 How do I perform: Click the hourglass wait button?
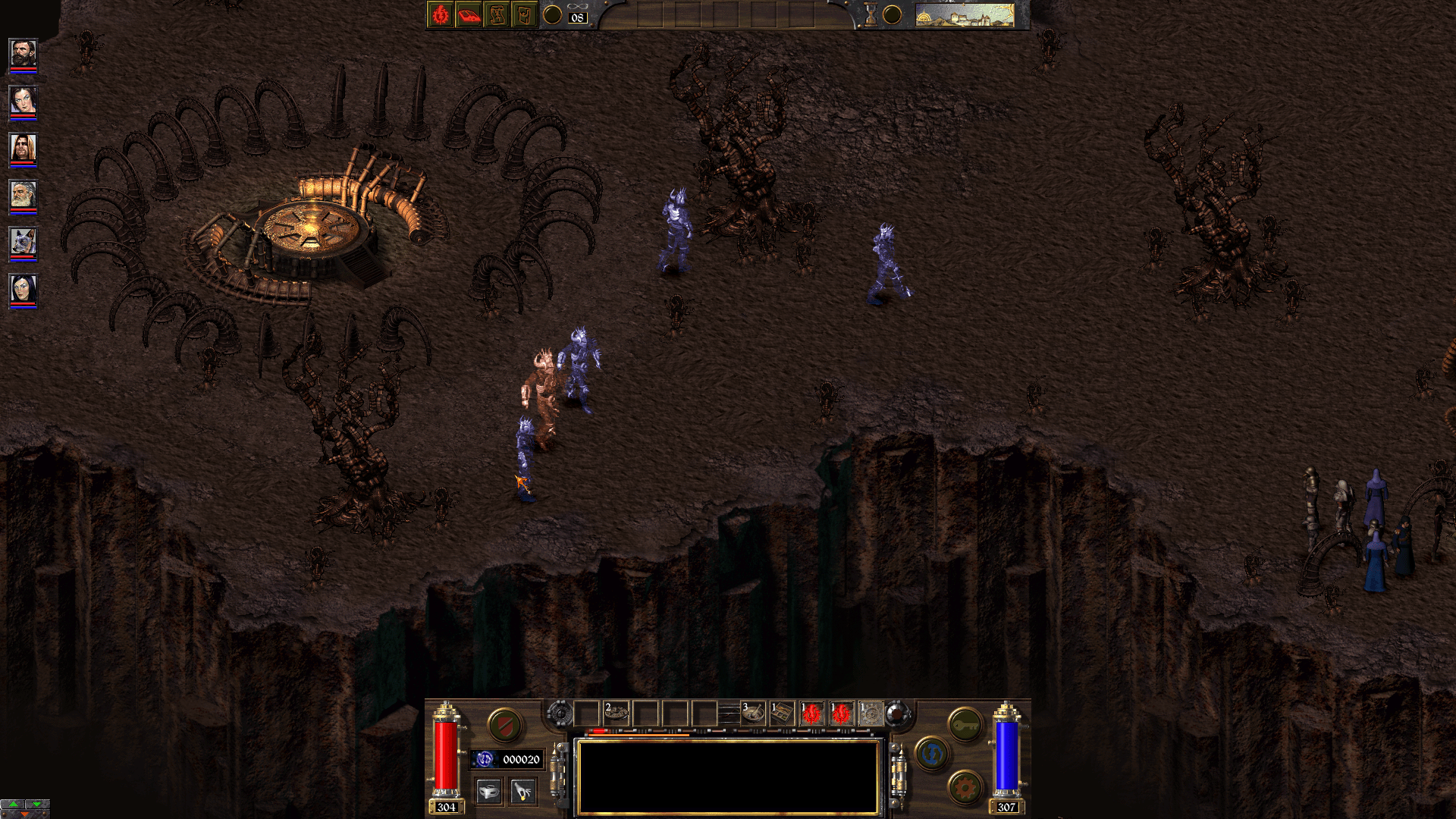click(x=871, y=15)
